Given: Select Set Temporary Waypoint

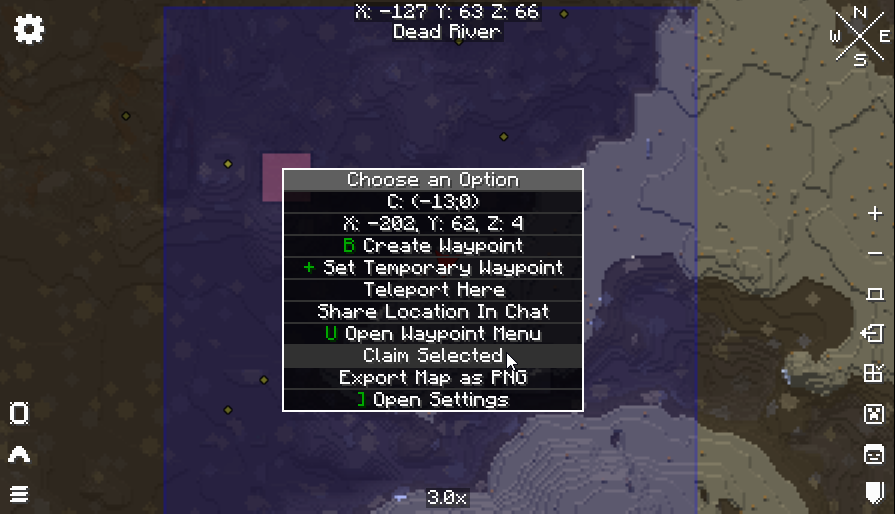Looking at the screenshot, I should 433,268.
